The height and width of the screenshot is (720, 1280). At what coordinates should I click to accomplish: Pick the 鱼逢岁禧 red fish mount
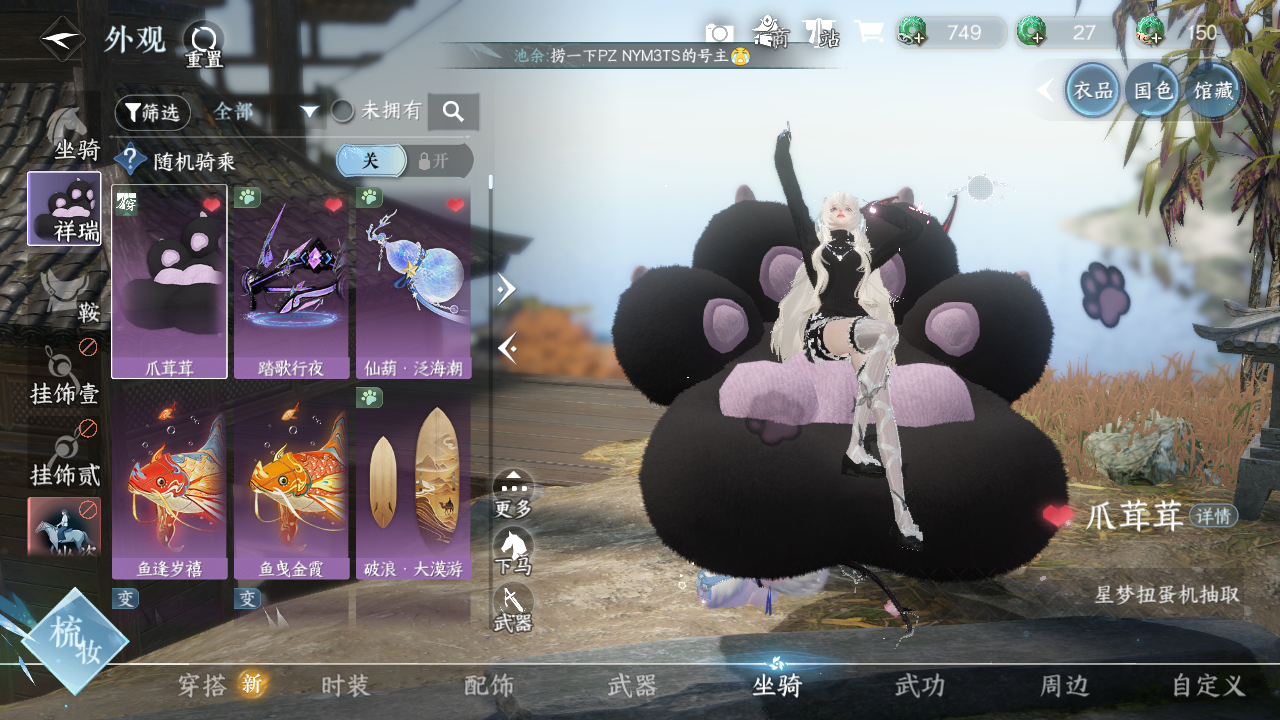pyautogui.click(x=169, y=484)
